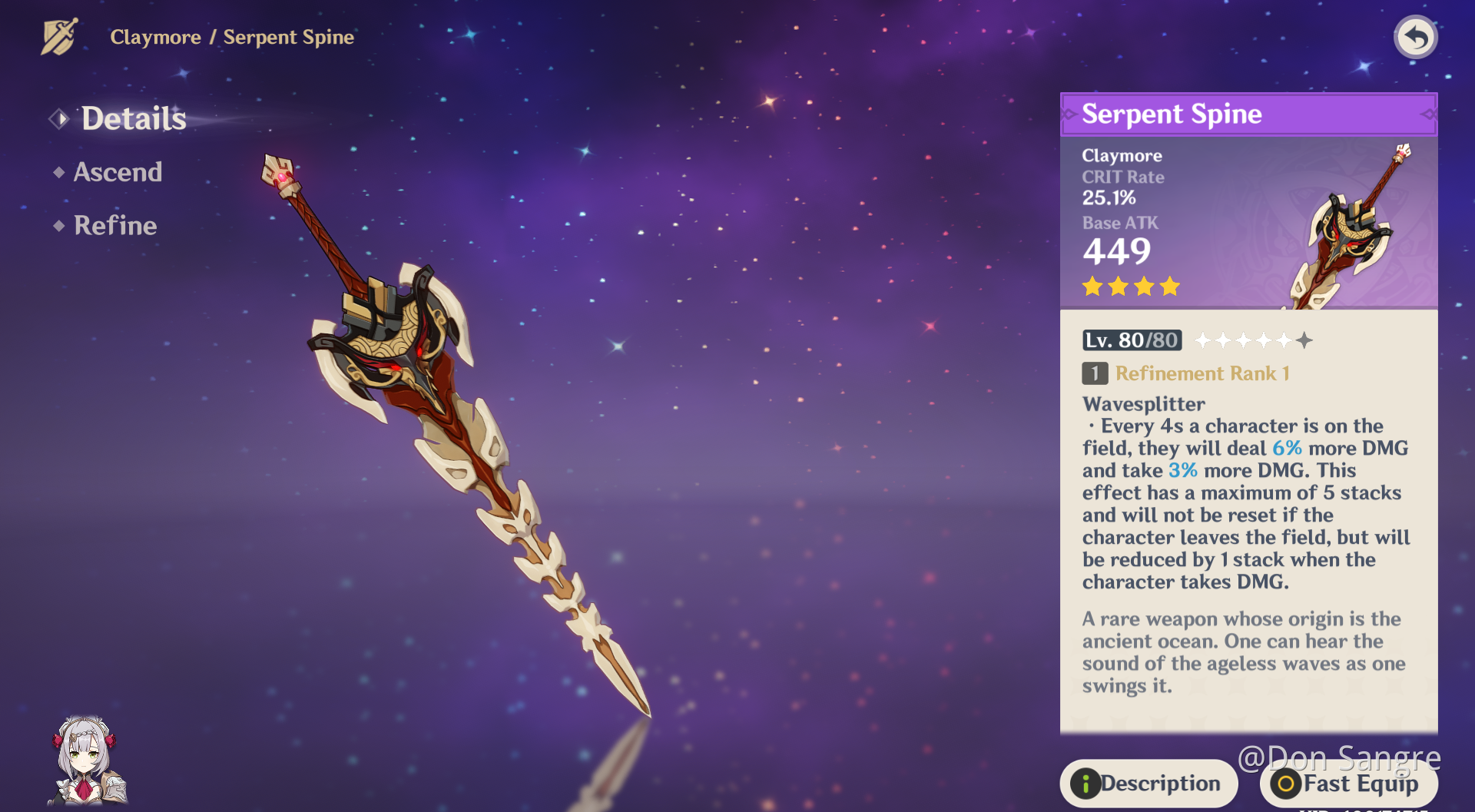This screenshot has height=812, width=1475.
Task: Select the info icon on Description button
Action: click(1088, 783)
